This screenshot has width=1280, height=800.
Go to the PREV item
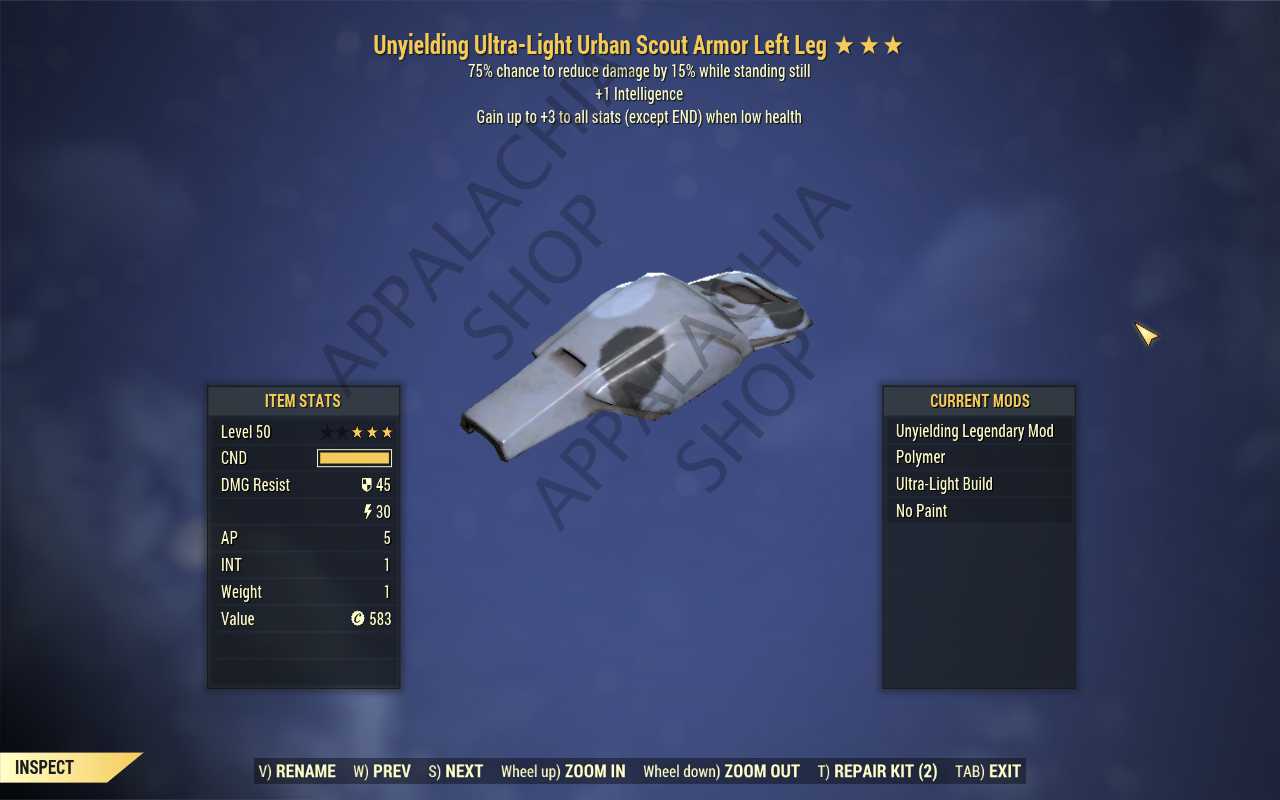pyautogui.click(x=382, y=771)
